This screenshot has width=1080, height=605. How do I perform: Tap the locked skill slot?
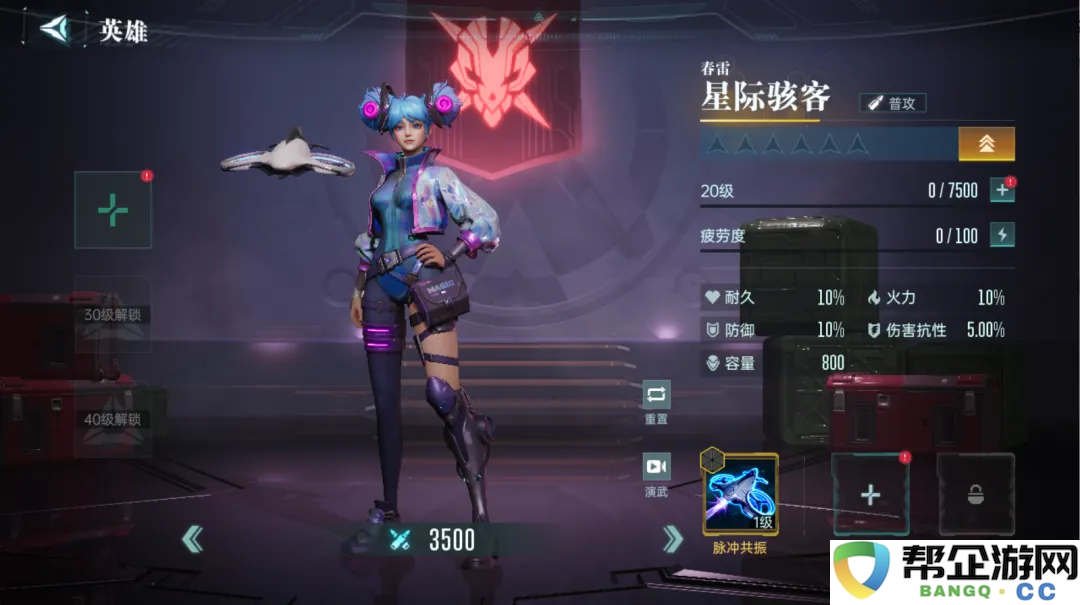click(x=975, y=494)
